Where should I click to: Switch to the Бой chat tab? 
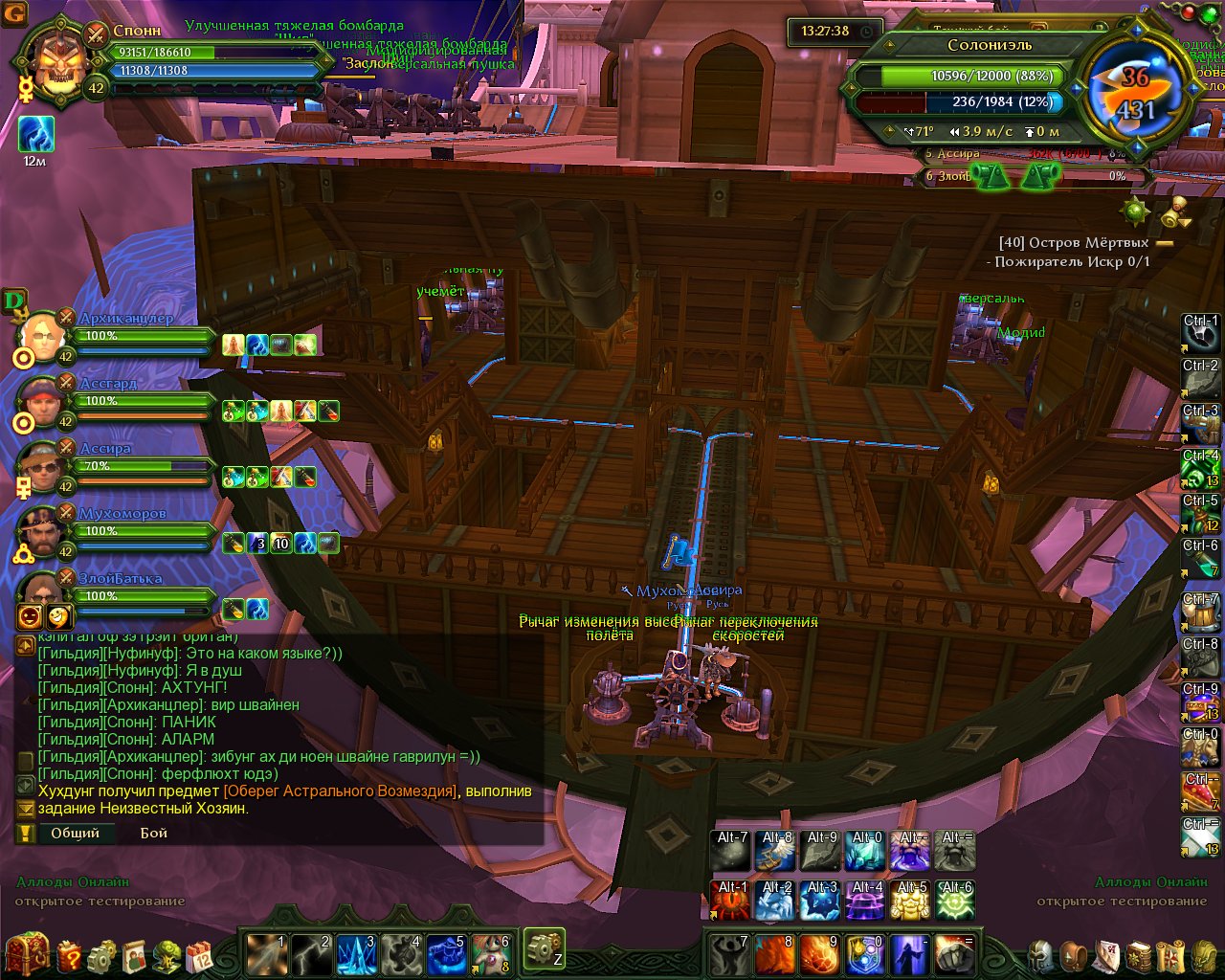pyautogui.click(x=153, y=833)
